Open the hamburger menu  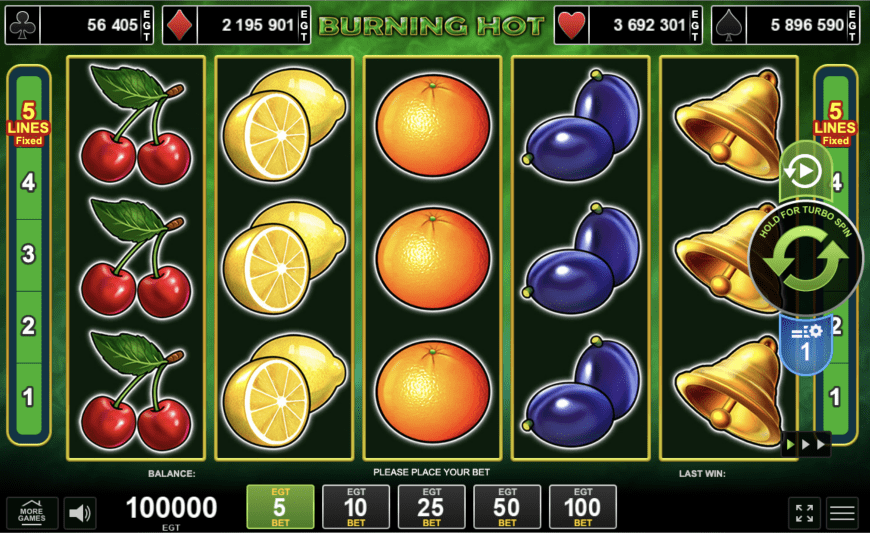[x=842, y=513]
